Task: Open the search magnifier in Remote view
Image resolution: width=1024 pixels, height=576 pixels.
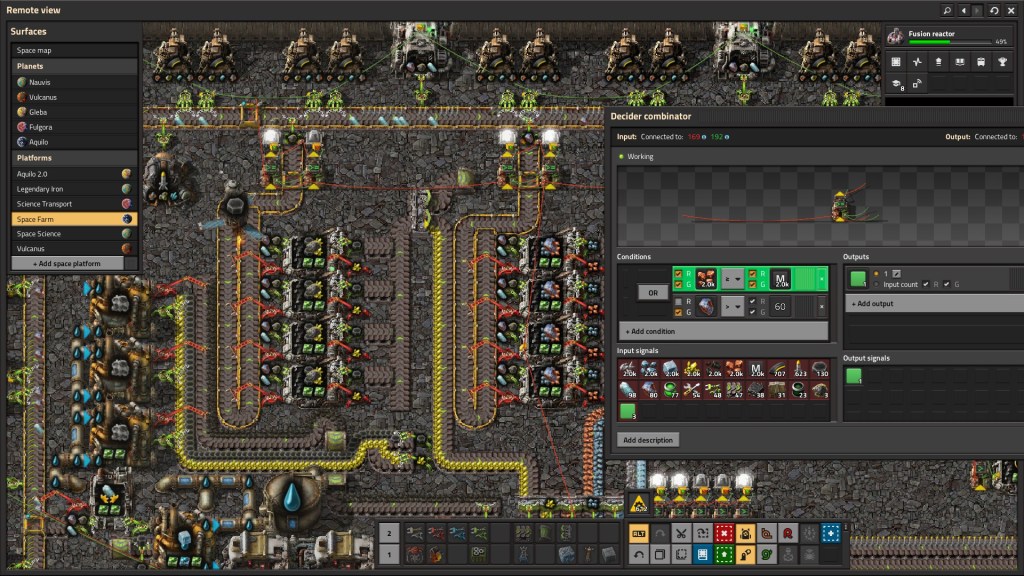Action: [x=947, y=10]
